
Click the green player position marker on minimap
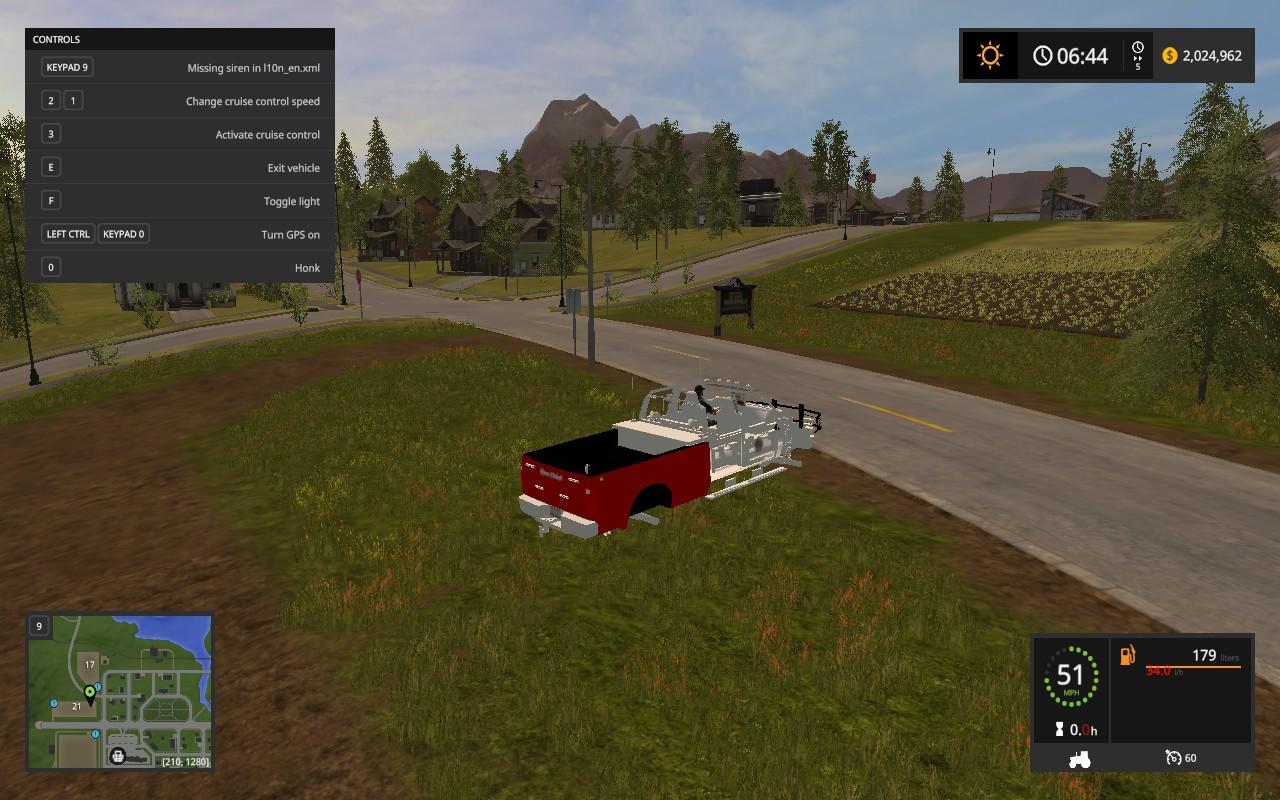[90, 692]
